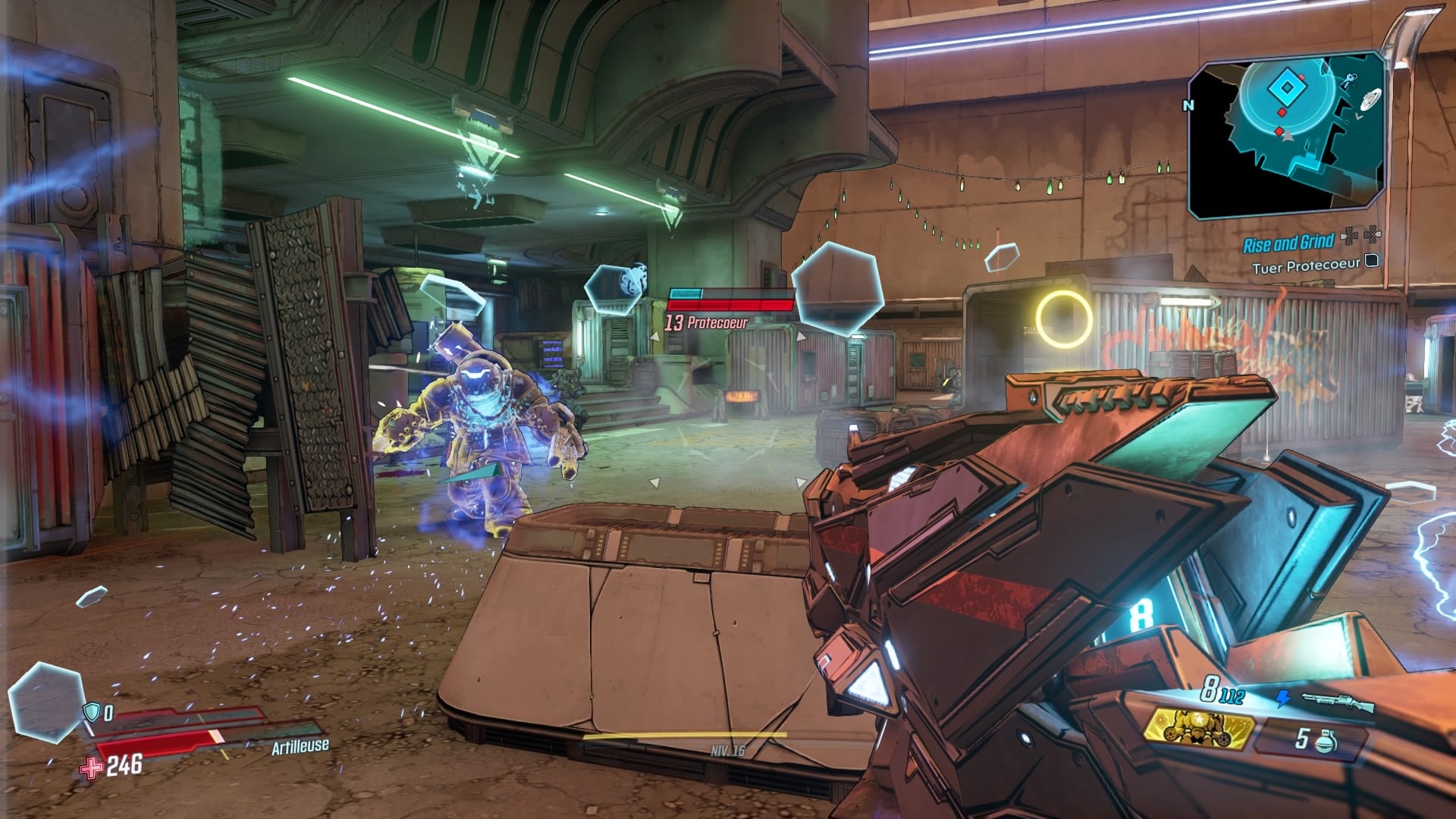Click the Artilleuse class label
This screenshot has height=819, width=1456.
click(300, 747)
